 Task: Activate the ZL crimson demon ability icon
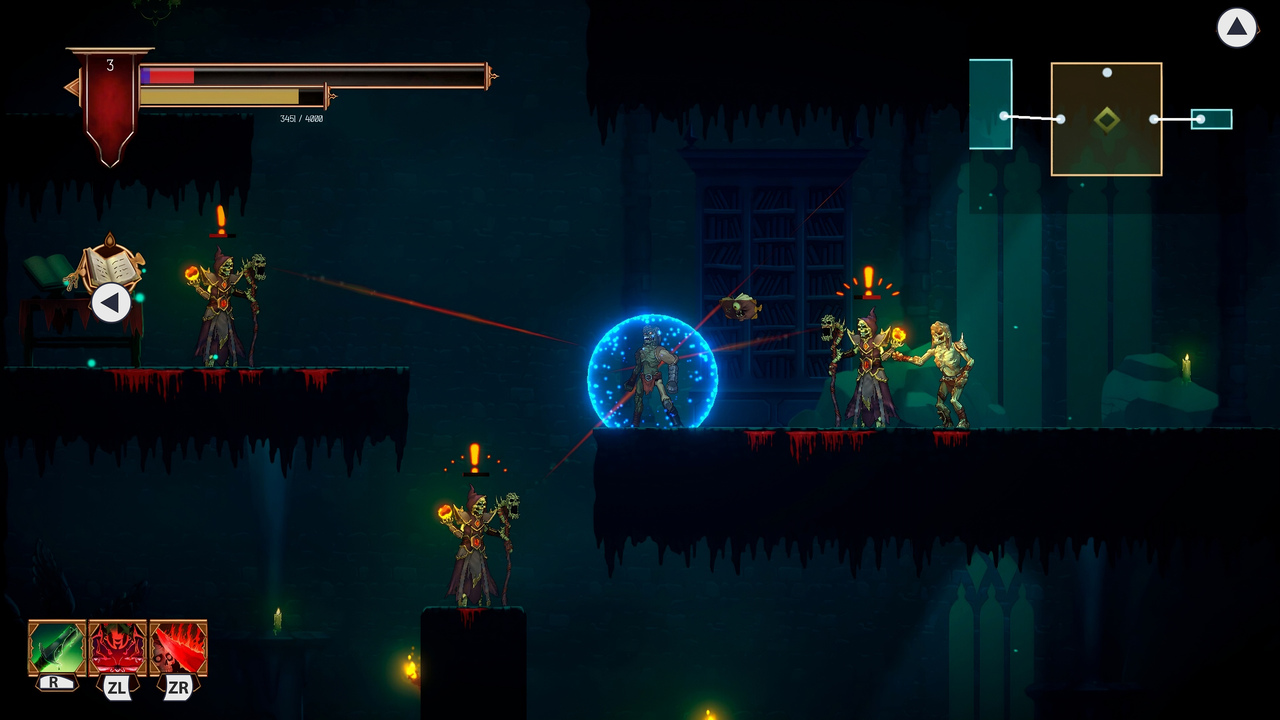[117, 646]
